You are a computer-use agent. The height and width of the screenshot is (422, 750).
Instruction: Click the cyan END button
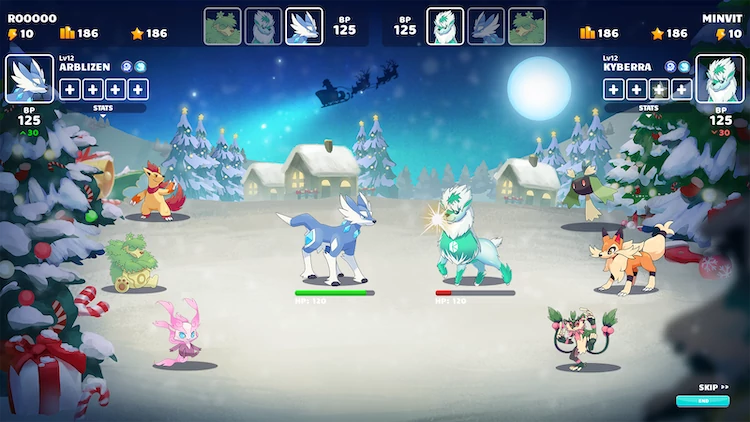[x=702, y=401]
